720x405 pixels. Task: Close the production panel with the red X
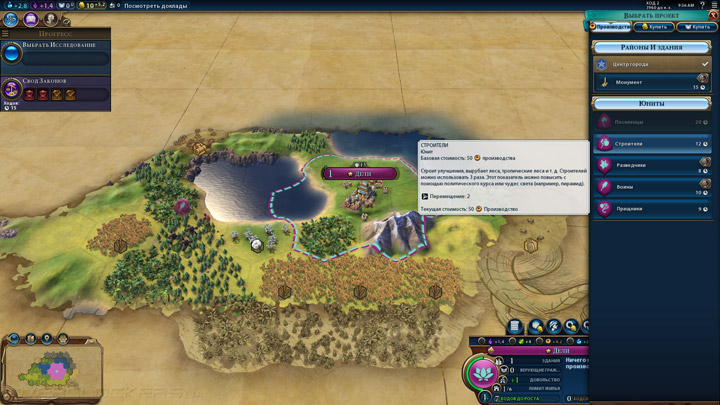(x=712, y=16)
